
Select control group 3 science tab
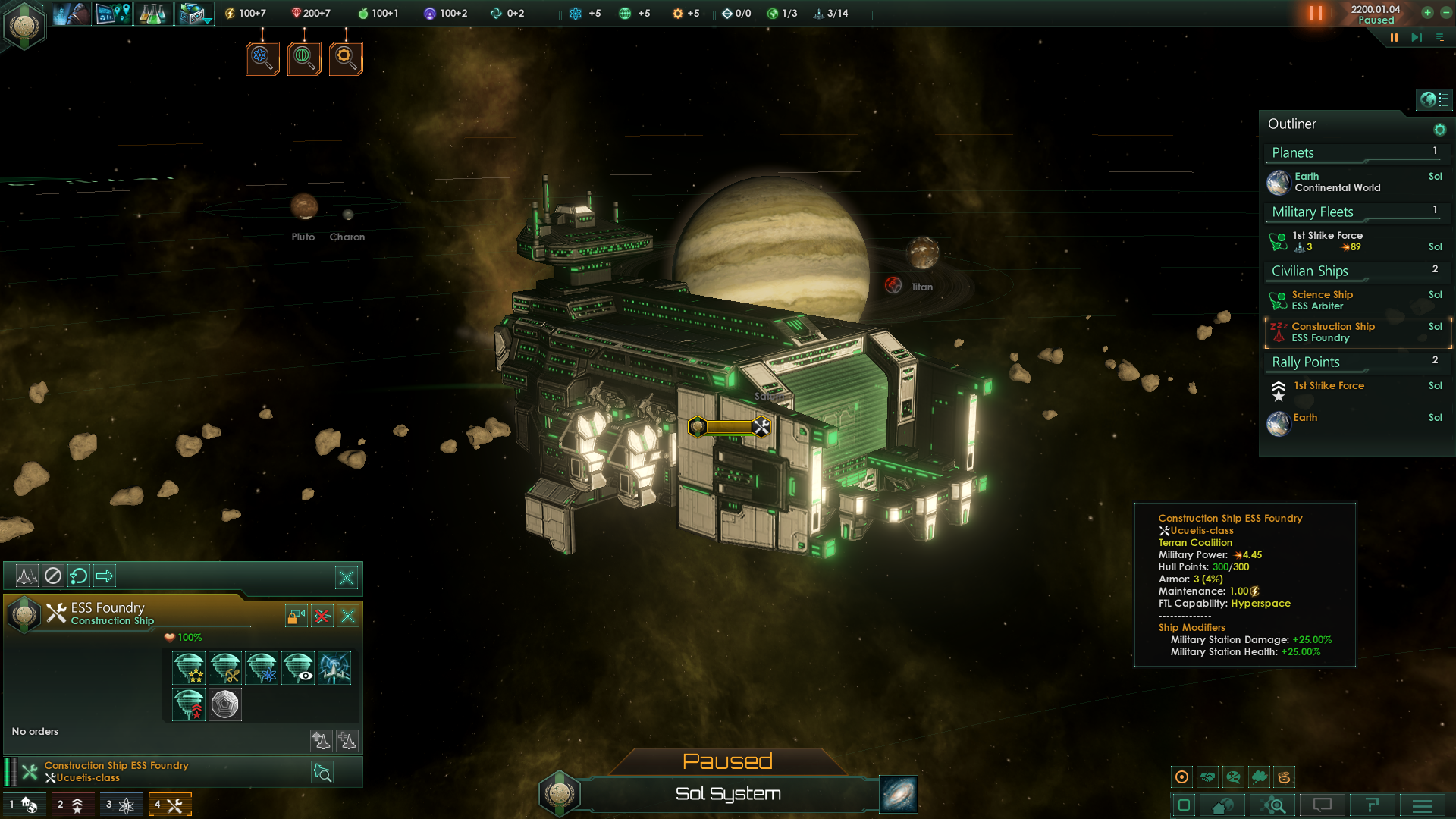click(x=120, y=805)
